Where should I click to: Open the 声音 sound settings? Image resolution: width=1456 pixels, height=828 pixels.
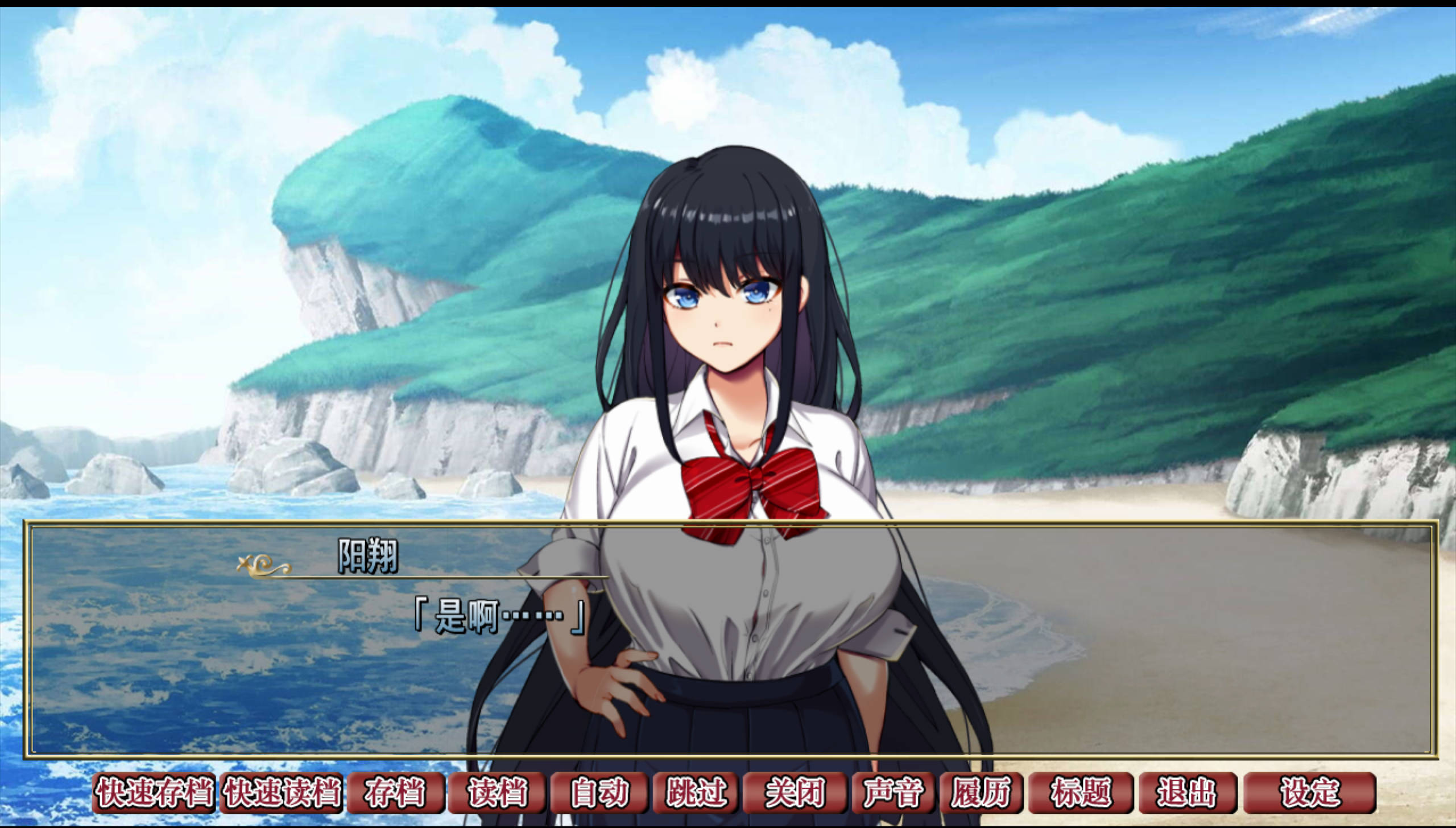893,792
